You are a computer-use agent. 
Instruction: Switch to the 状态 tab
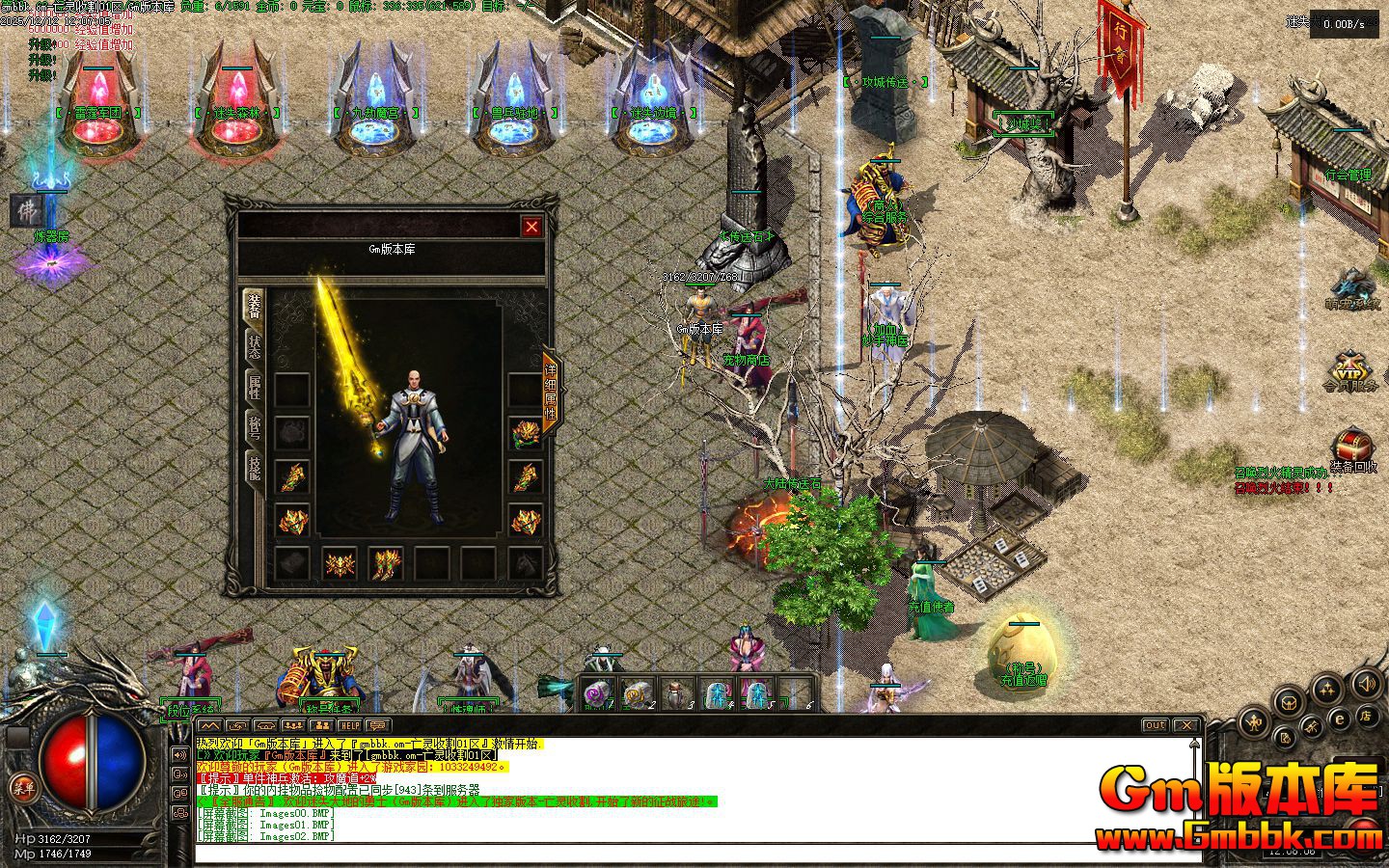click(254, 347)
